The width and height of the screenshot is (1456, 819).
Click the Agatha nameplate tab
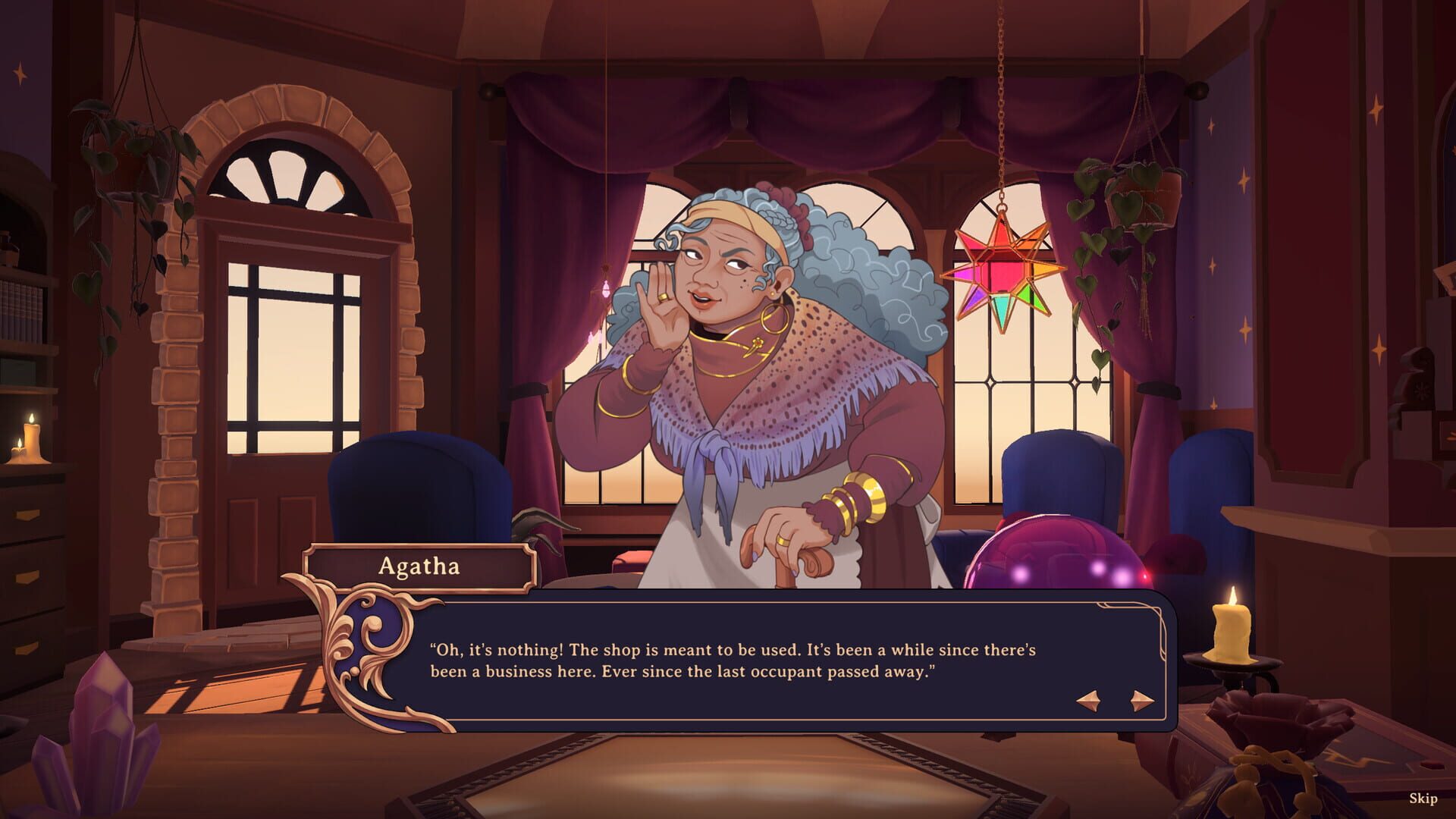click(x=419, y=565)
